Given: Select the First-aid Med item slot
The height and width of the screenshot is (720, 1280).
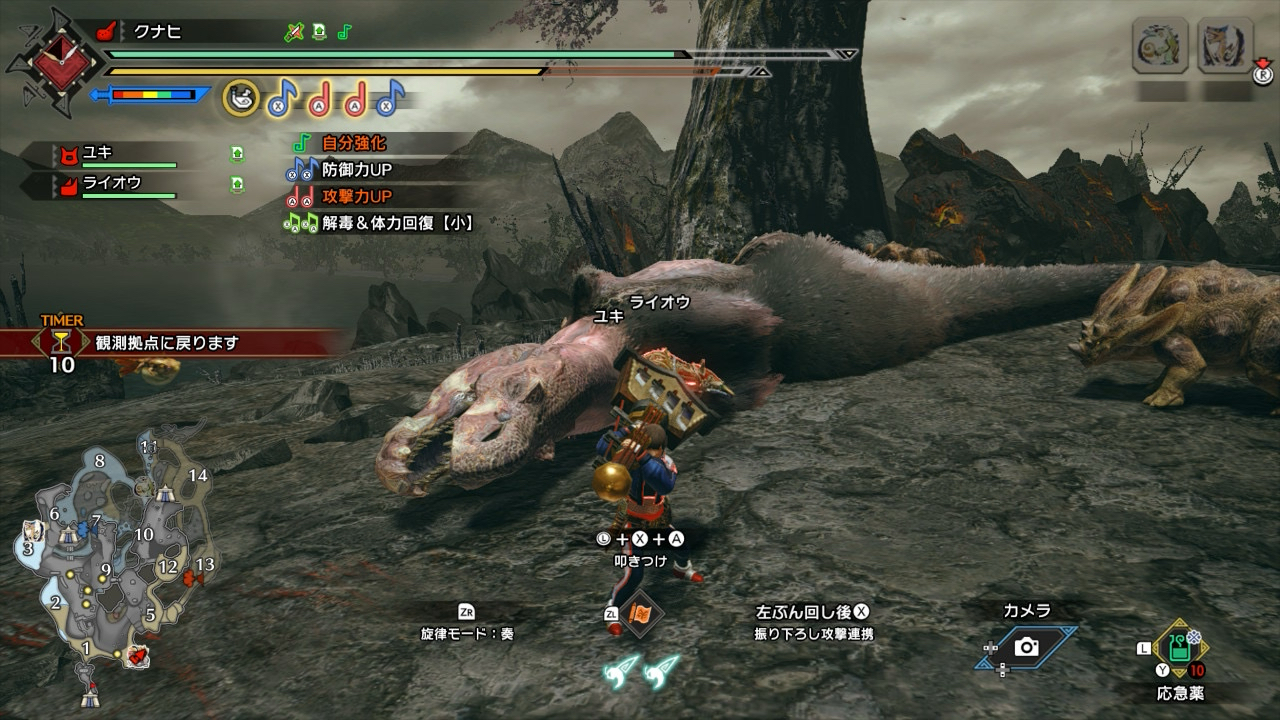Looking at the screenshot, I should pos(1182,650).
